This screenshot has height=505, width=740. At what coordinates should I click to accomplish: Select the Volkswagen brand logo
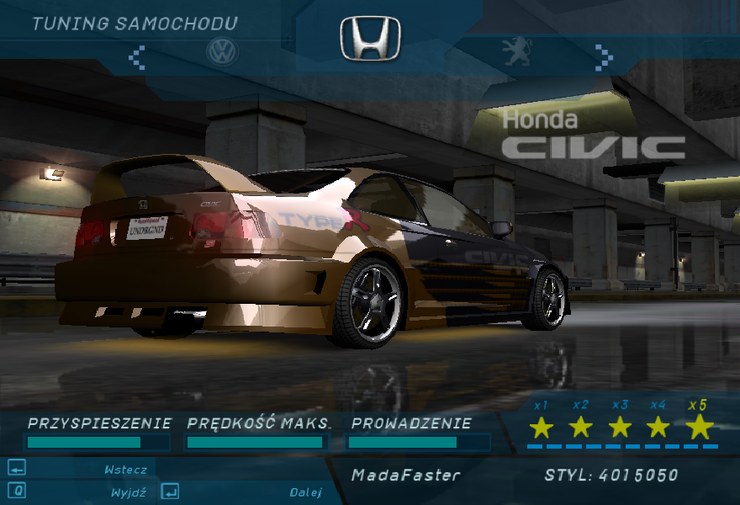[222, 52]
